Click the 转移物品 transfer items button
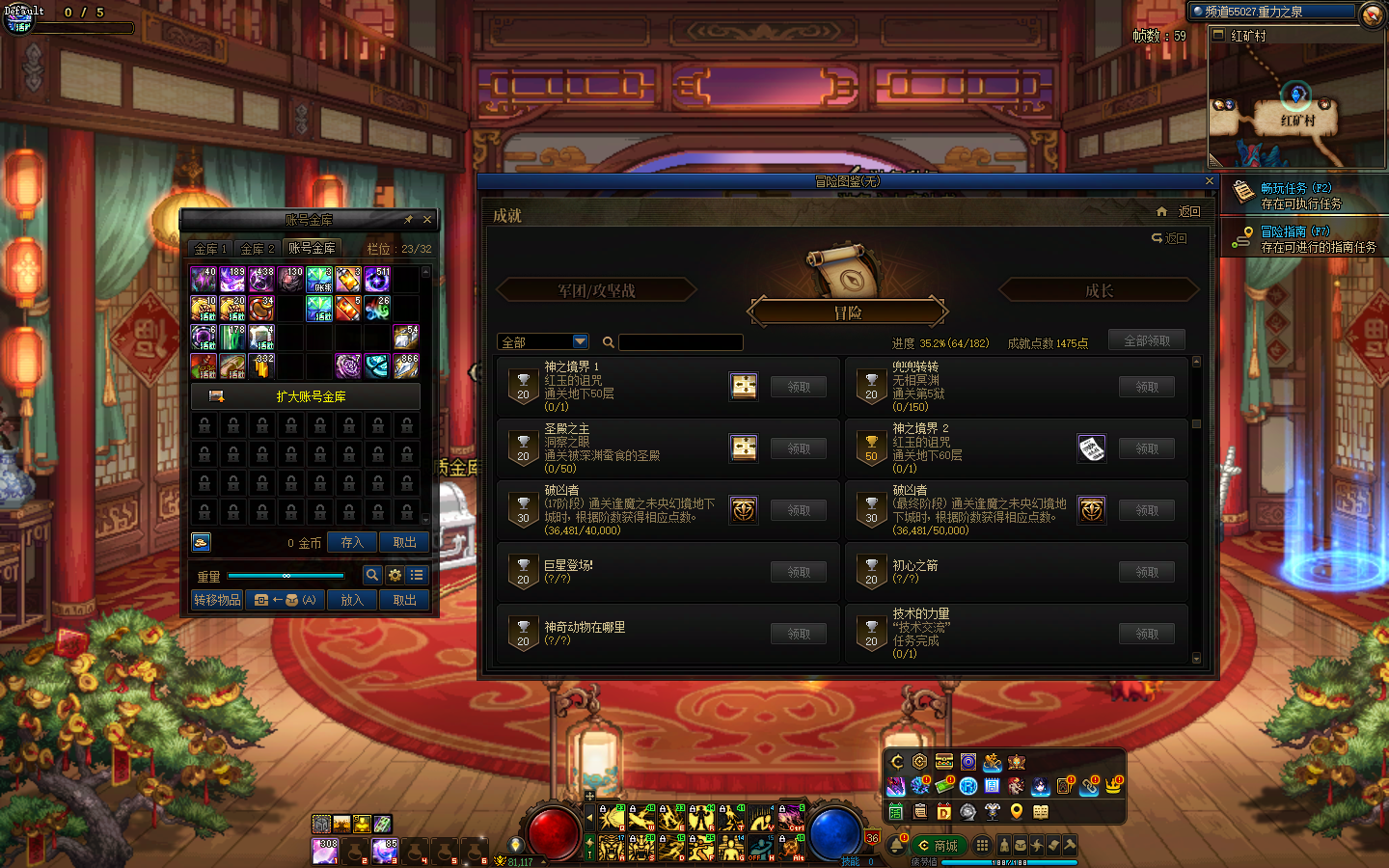The height and width of the screenshot is (868, 1389). click(x=217, y=600)
